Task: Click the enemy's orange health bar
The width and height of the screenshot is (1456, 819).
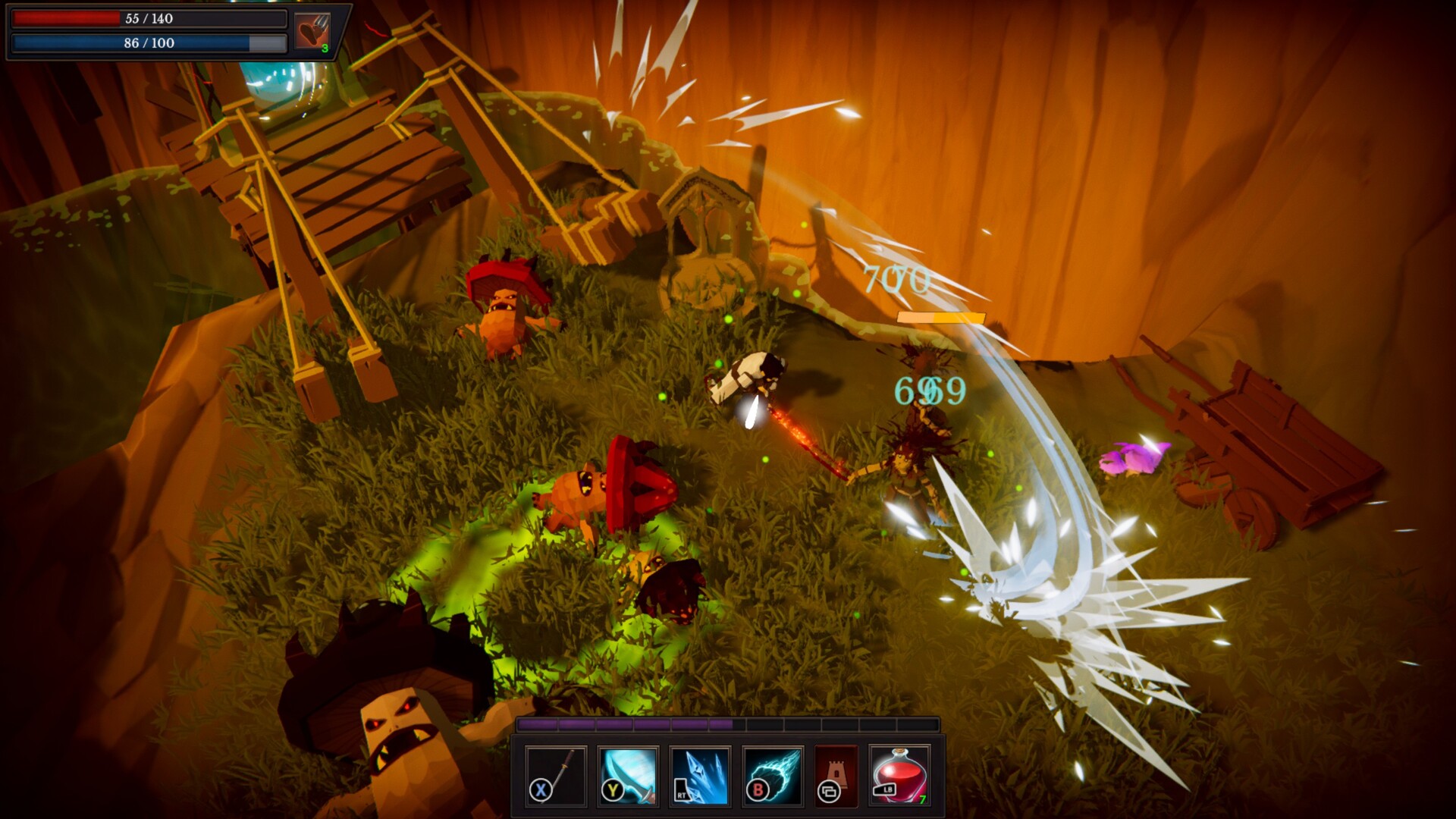Action: [x=939, y=318]
